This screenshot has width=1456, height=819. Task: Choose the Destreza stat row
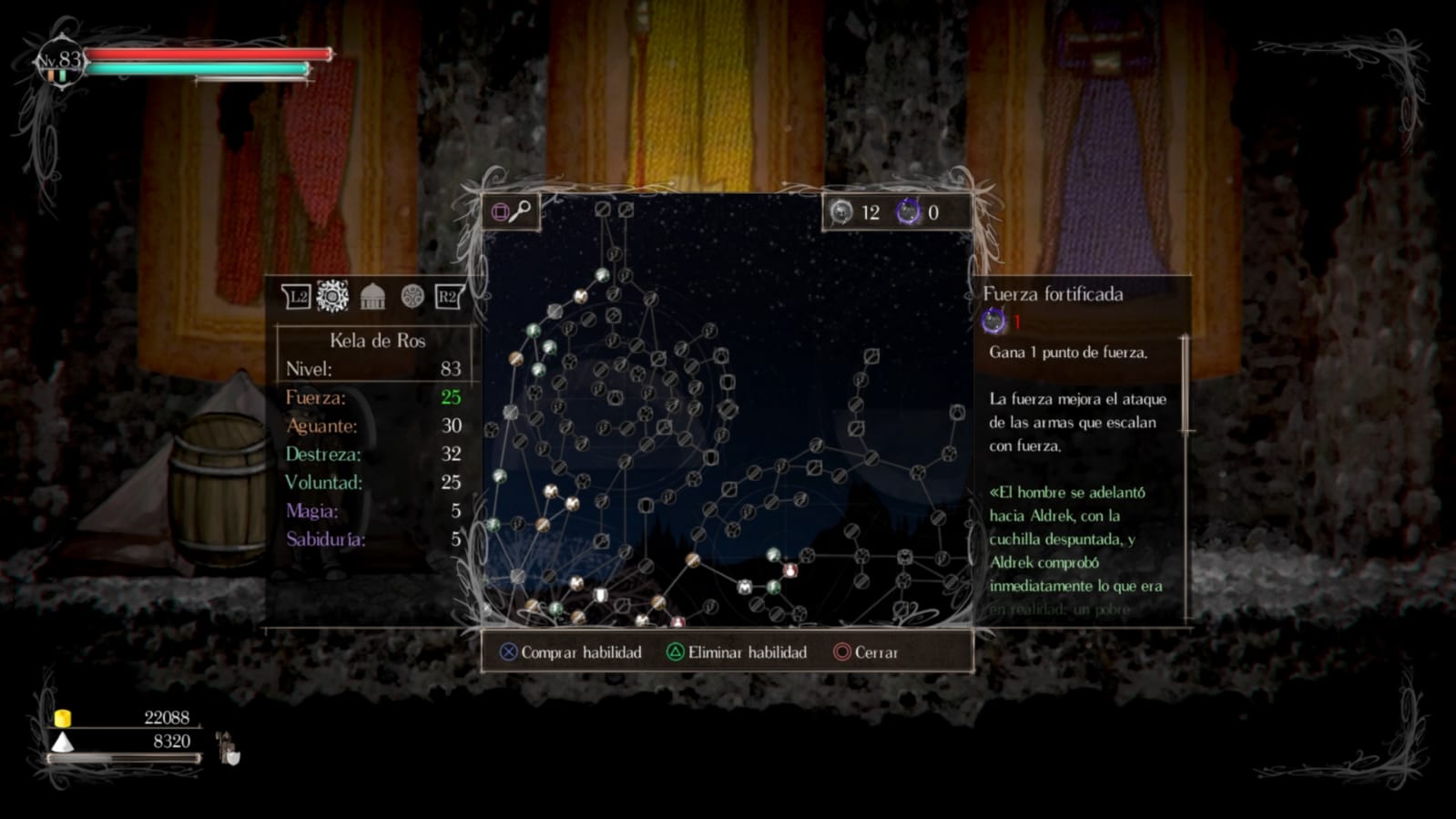coord(373,454)
